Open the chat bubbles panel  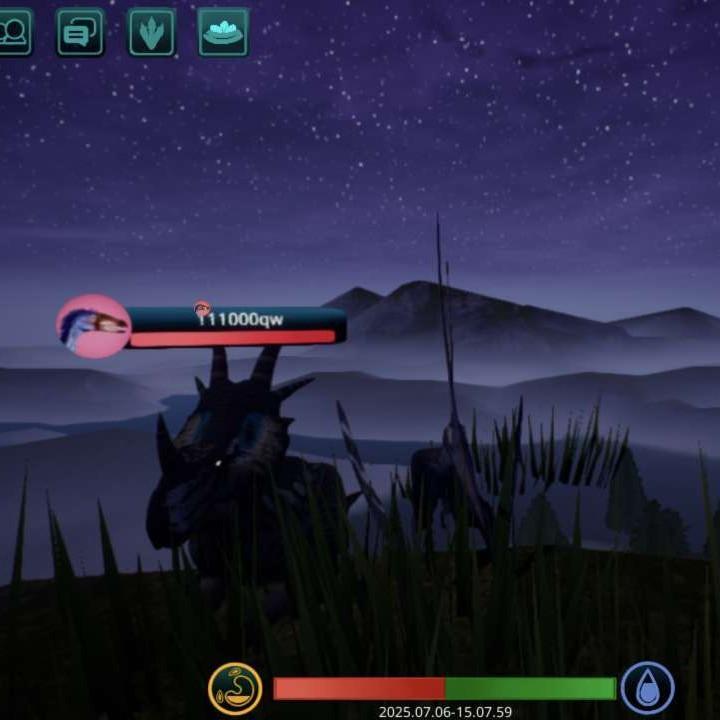pyautogui.click(x=80, y=33)
